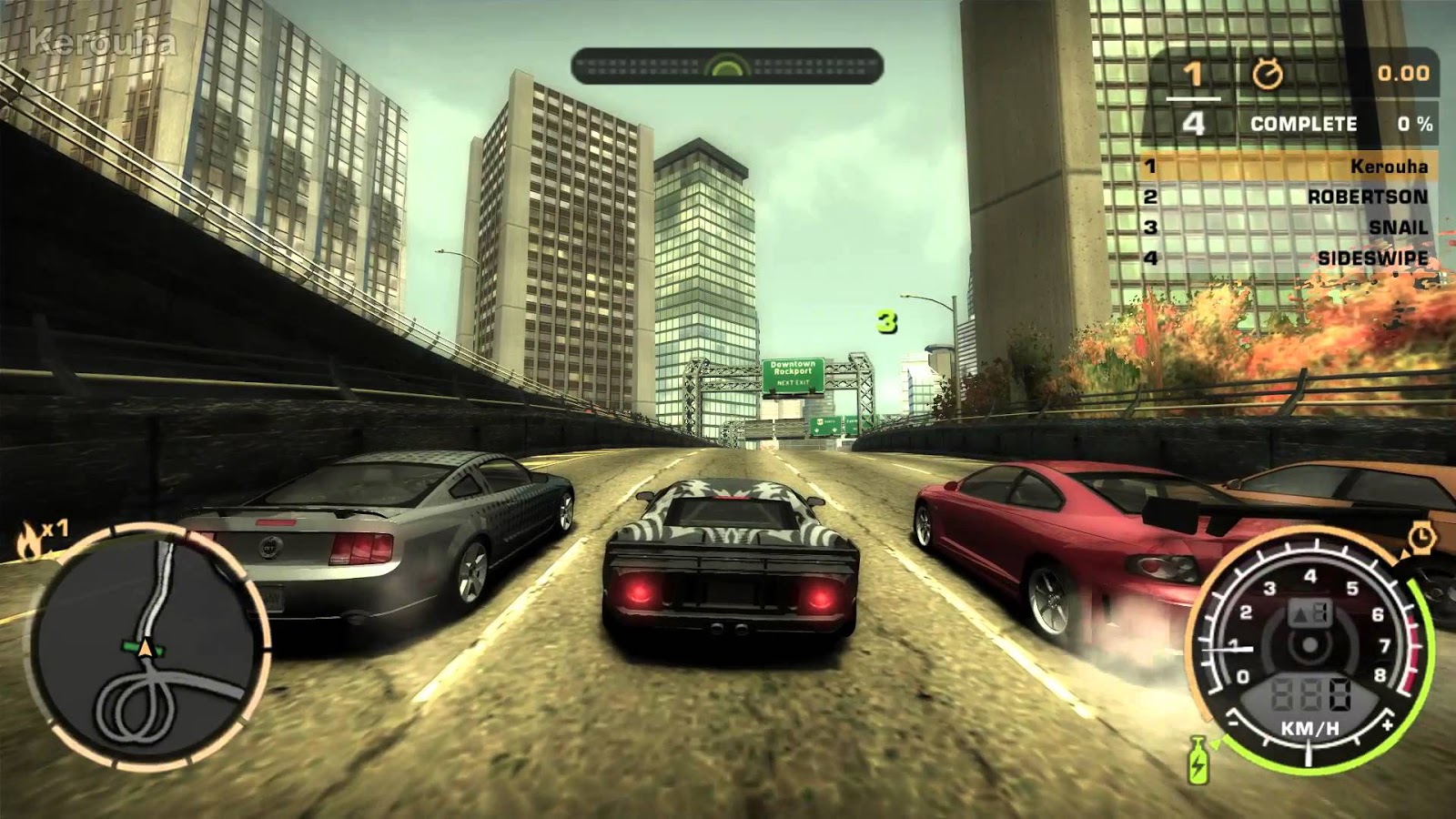Click the race progress bar at top center

tap(725, 65)
